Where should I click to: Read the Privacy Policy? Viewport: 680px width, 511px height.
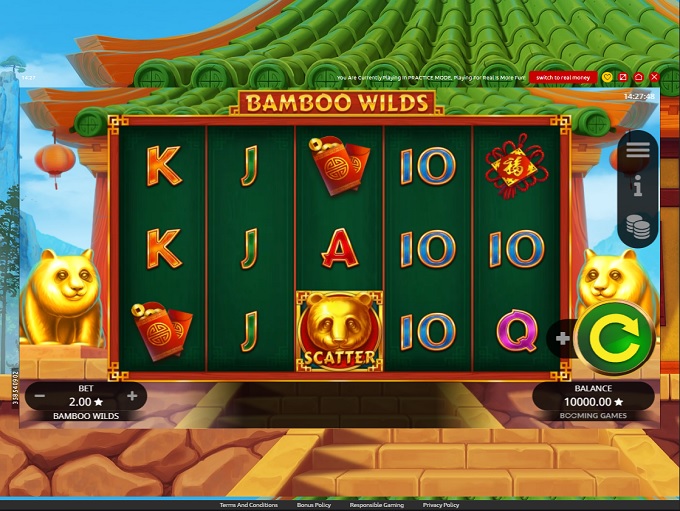click(440, 505)
